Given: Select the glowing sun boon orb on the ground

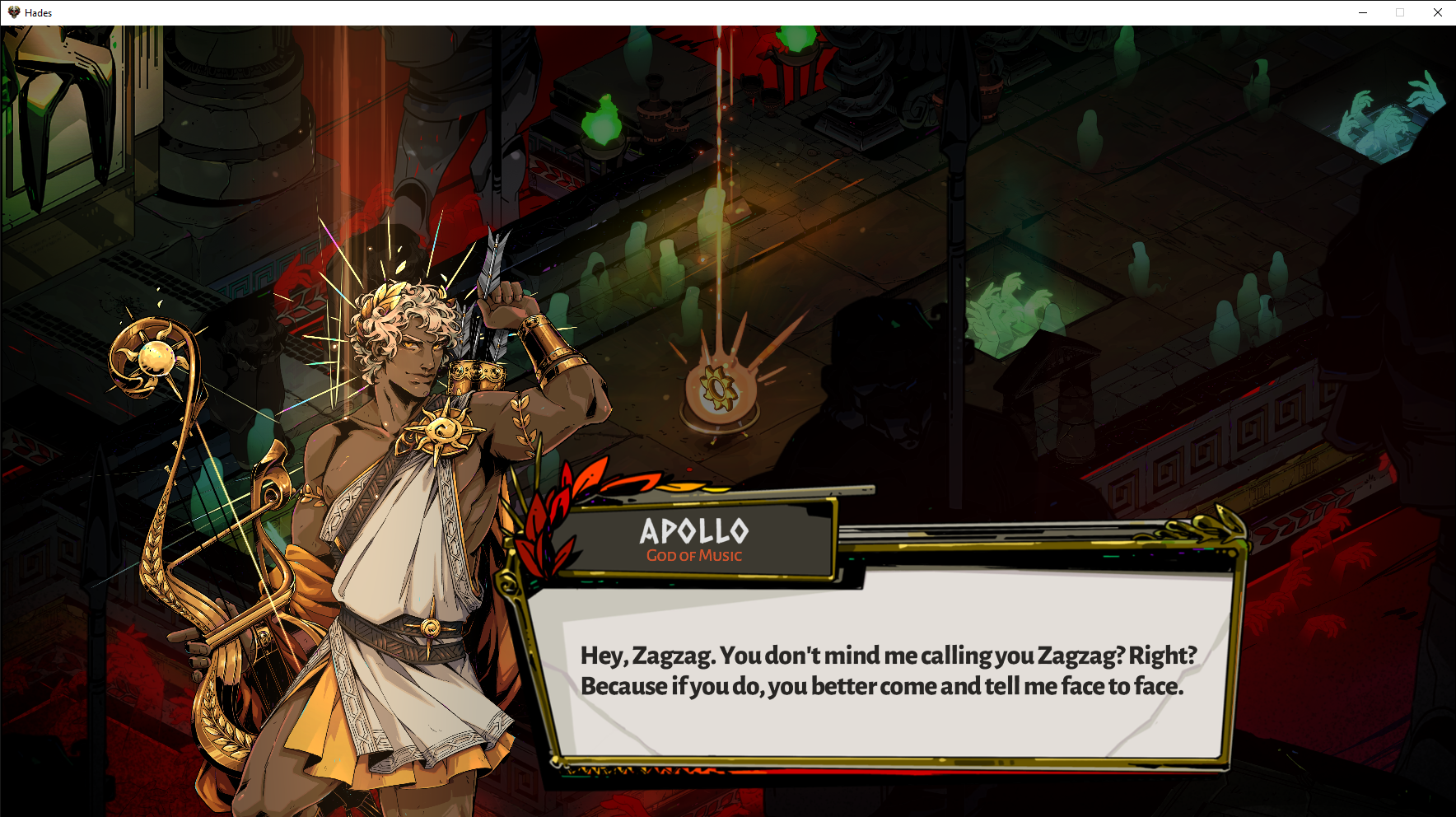Looking at the screenshot, I should tap(718, 387).
